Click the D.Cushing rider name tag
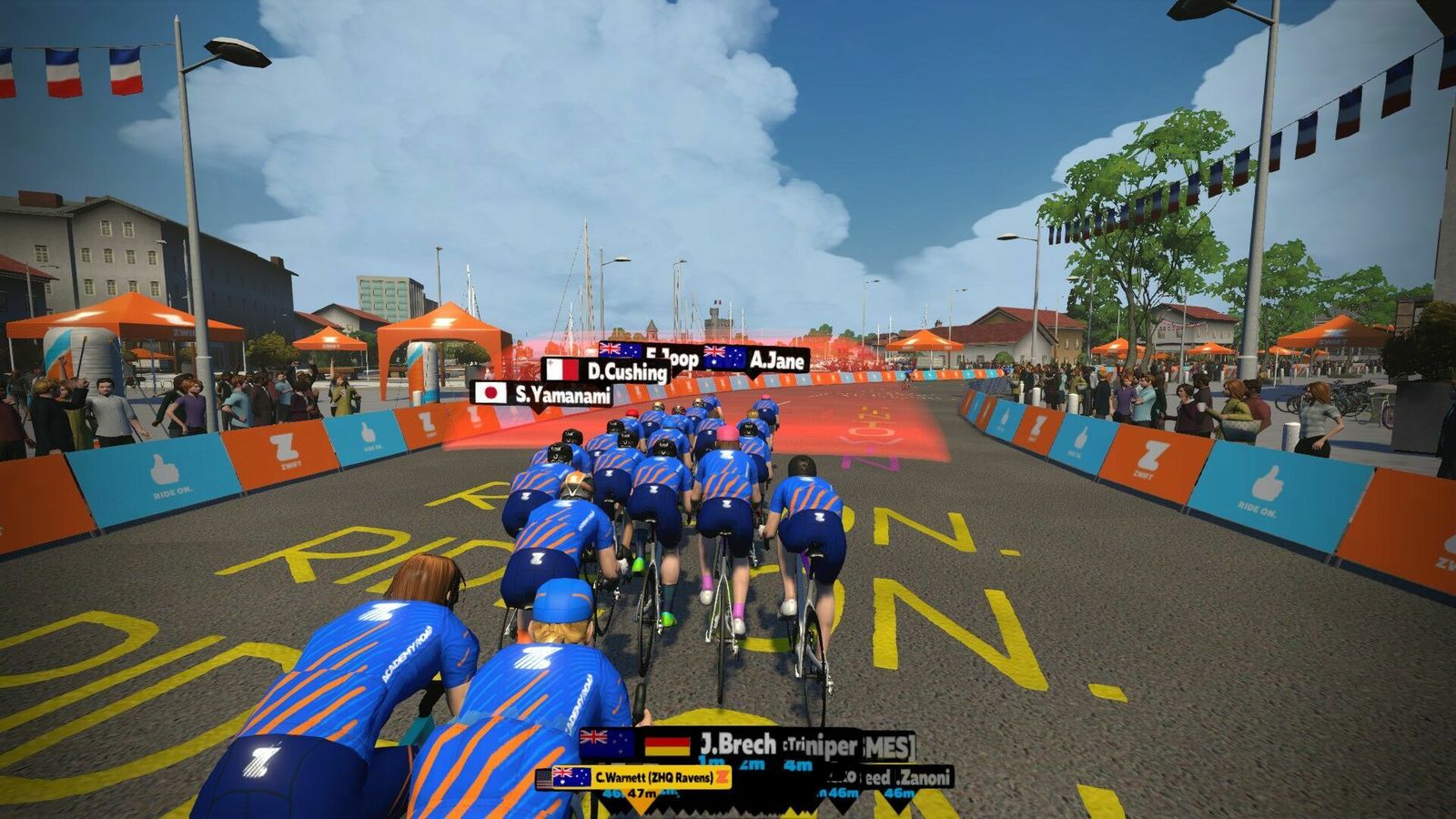The image size is (1456, 819). coord(606,370)
